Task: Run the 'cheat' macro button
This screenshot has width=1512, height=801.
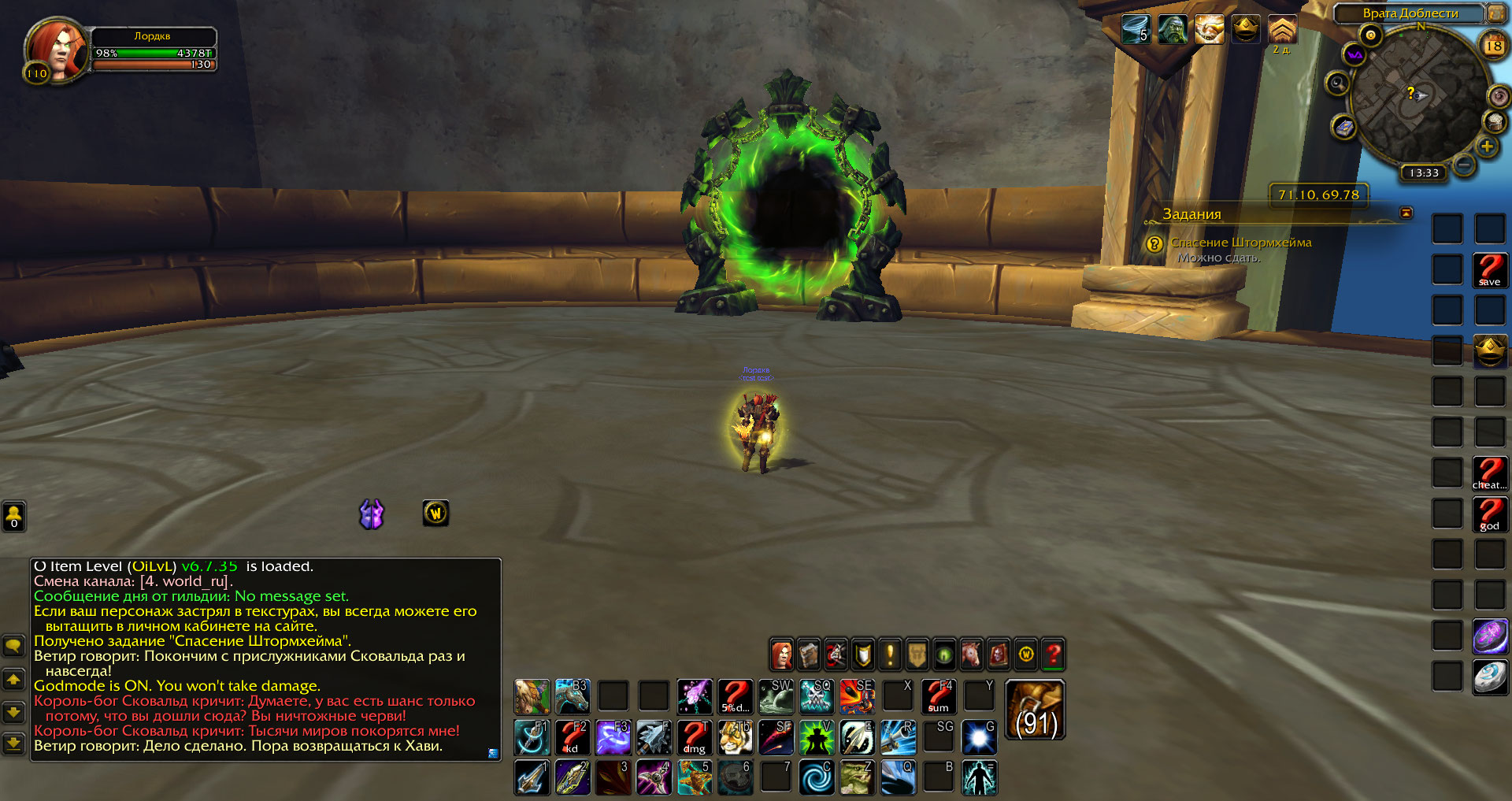Action: coord(1490,473)
